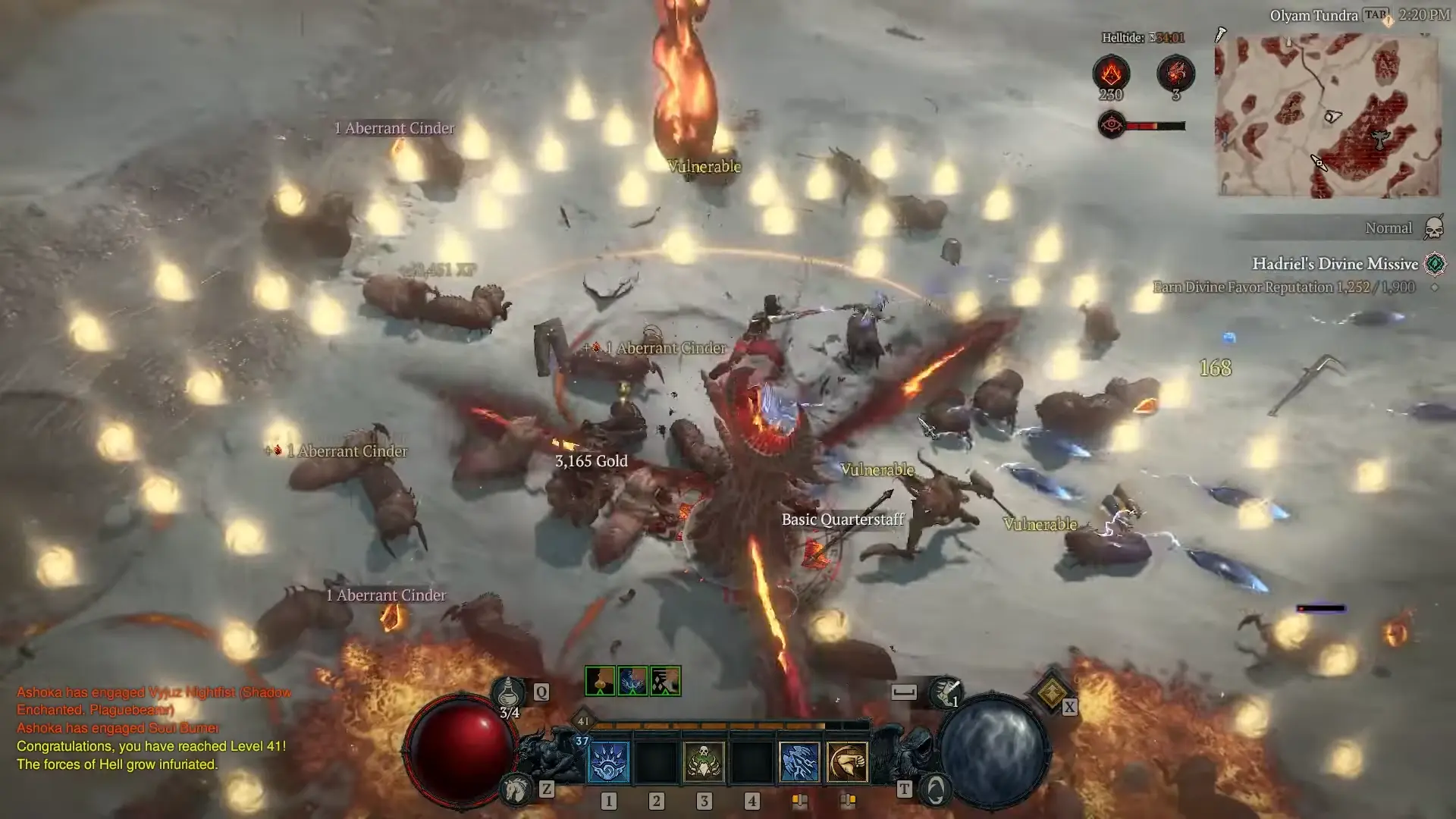Inspect the third green-bordered buff icon
The image size is (1456, 819).
pos(665,681)
